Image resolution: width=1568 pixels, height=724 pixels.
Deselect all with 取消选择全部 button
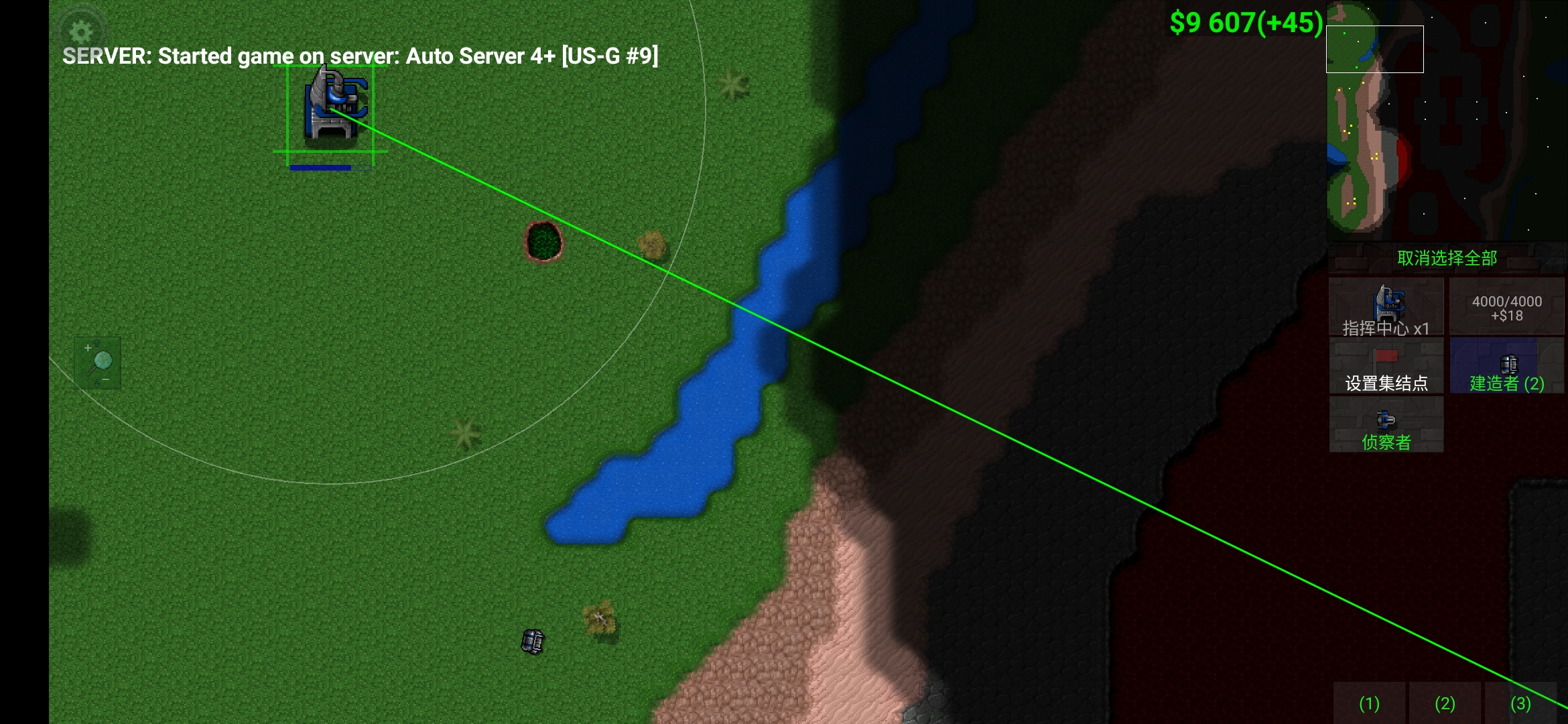click(x=1447, y=258)
